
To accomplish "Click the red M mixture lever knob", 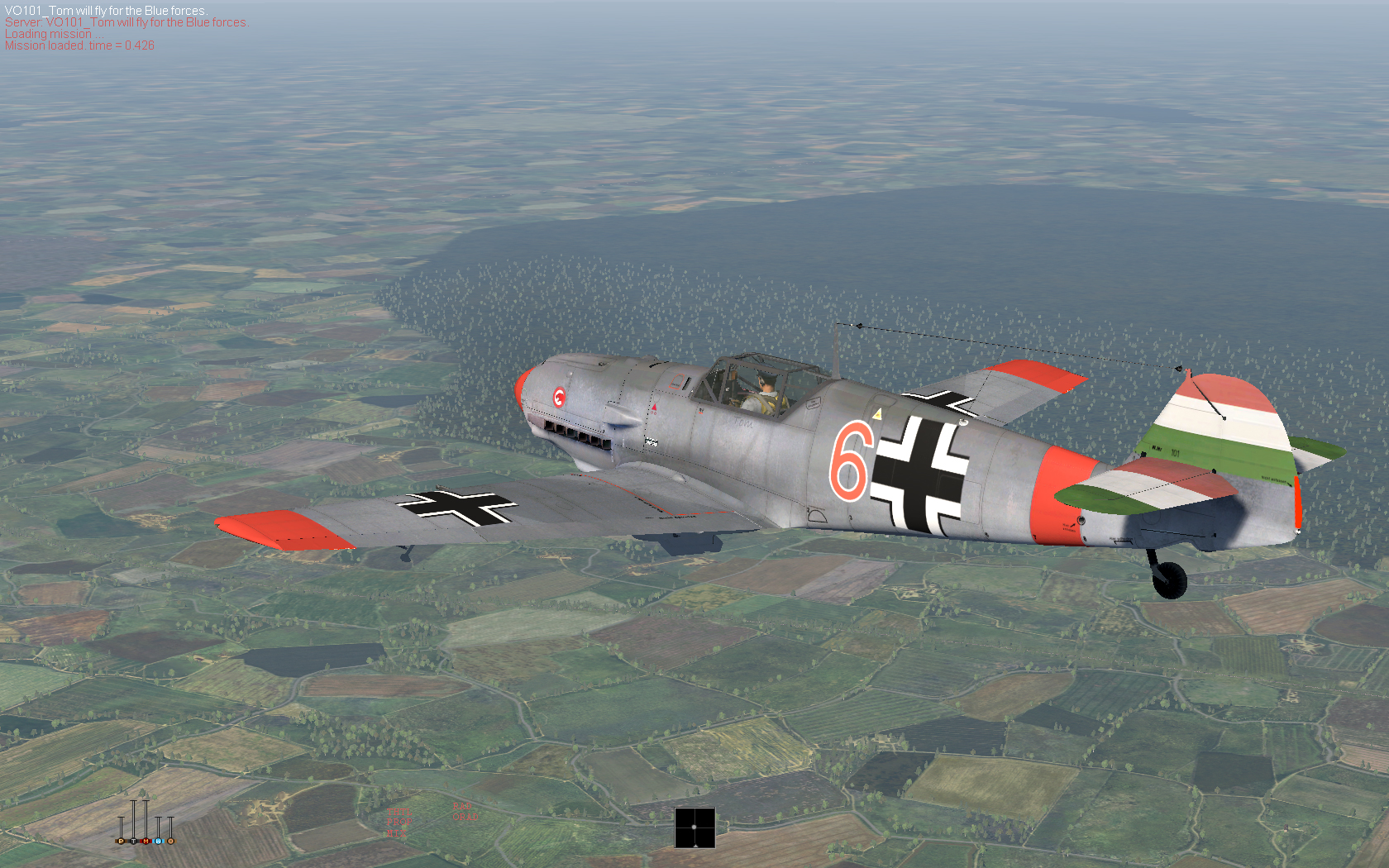I will point(146,841).
